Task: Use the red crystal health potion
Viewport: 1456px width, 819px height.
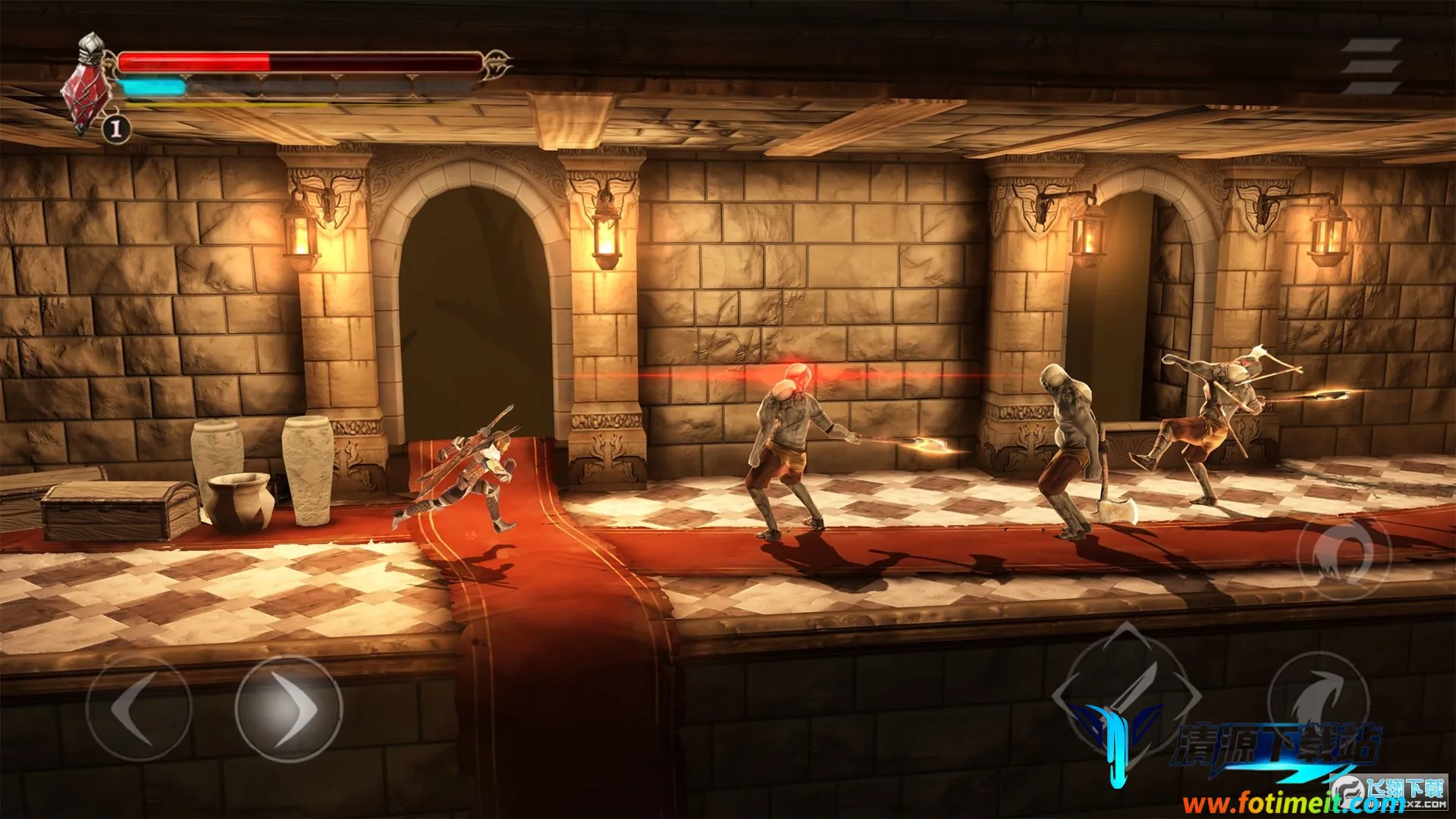Action: [x=85, y=100]
